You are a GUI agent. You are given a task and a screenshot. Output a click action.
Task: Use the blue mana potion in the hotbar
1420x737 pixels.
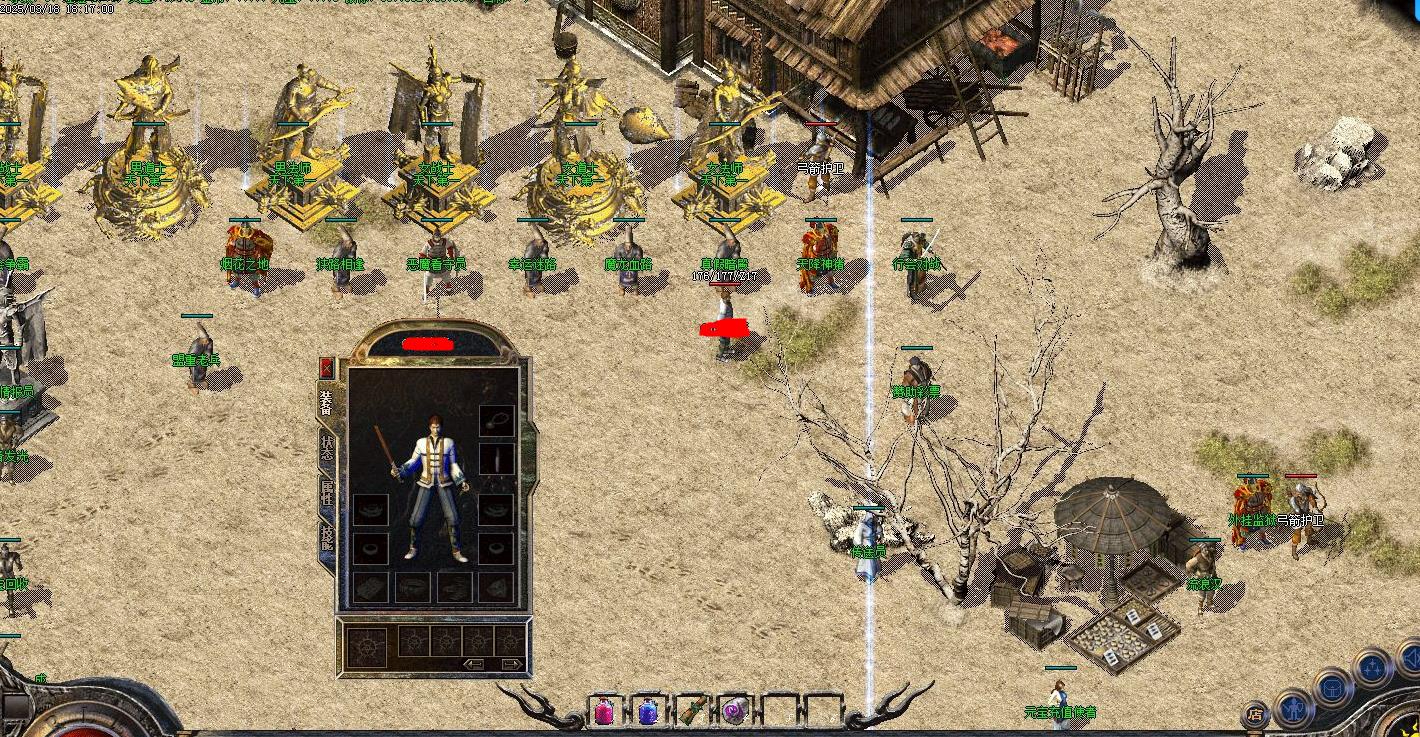point(648,711)
